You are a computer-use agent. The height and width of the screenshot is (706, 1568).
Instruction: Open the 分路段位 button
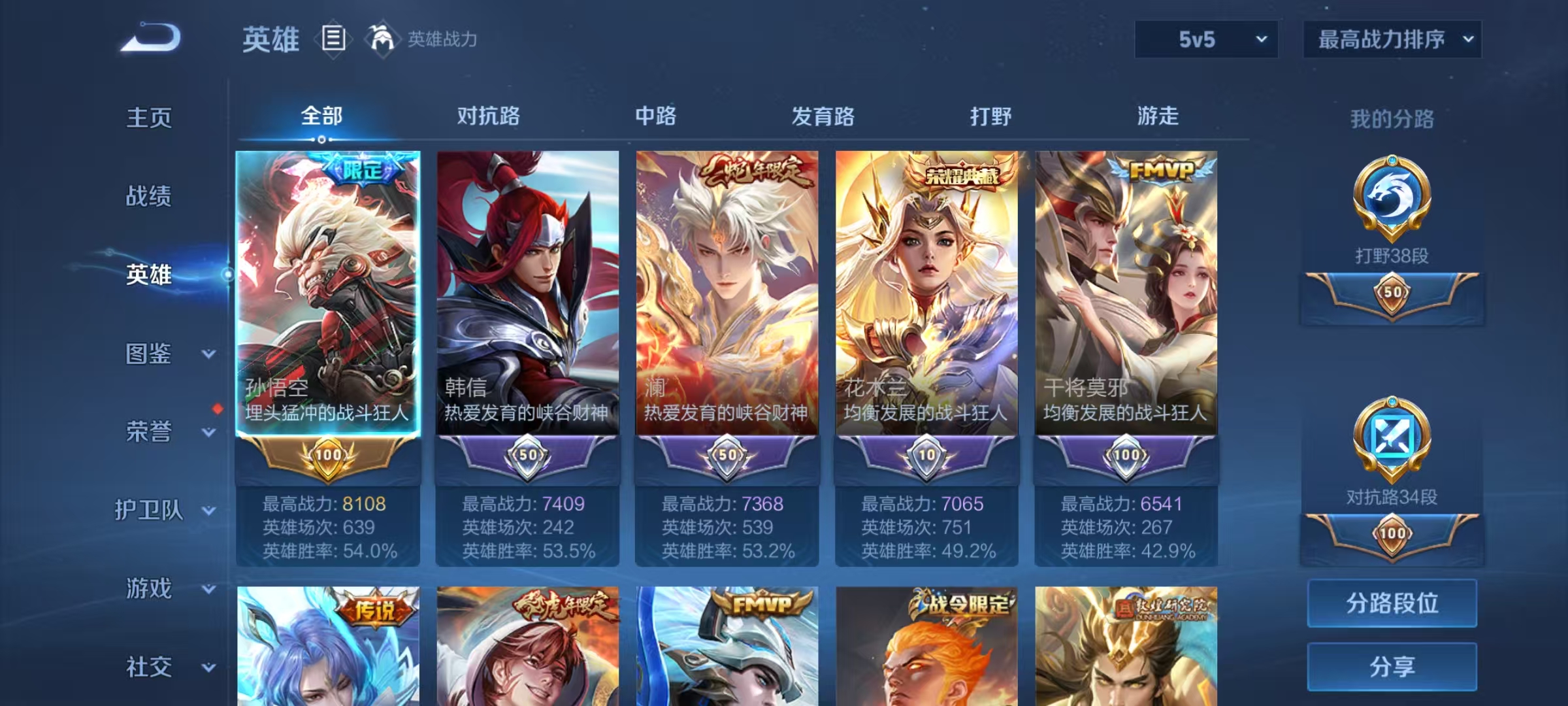[x=1392, y=602]
